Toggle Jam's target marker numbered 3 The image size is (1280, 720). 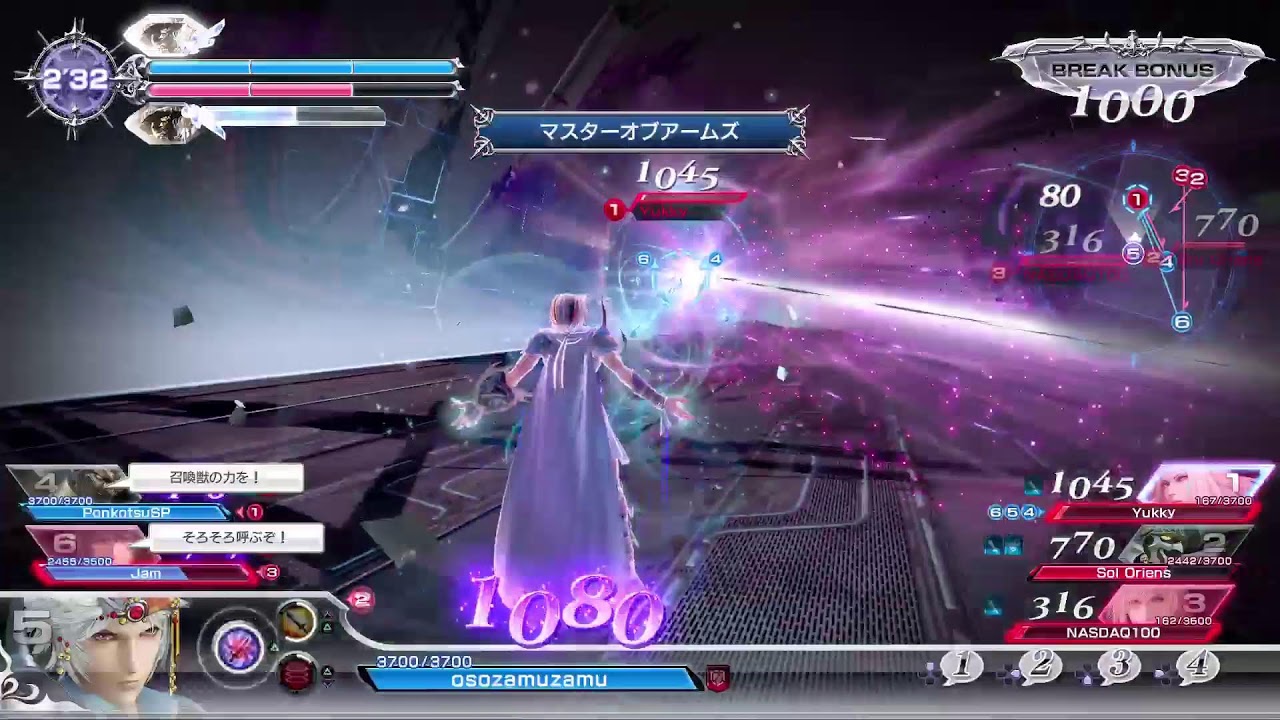click(x=270, y=572)
